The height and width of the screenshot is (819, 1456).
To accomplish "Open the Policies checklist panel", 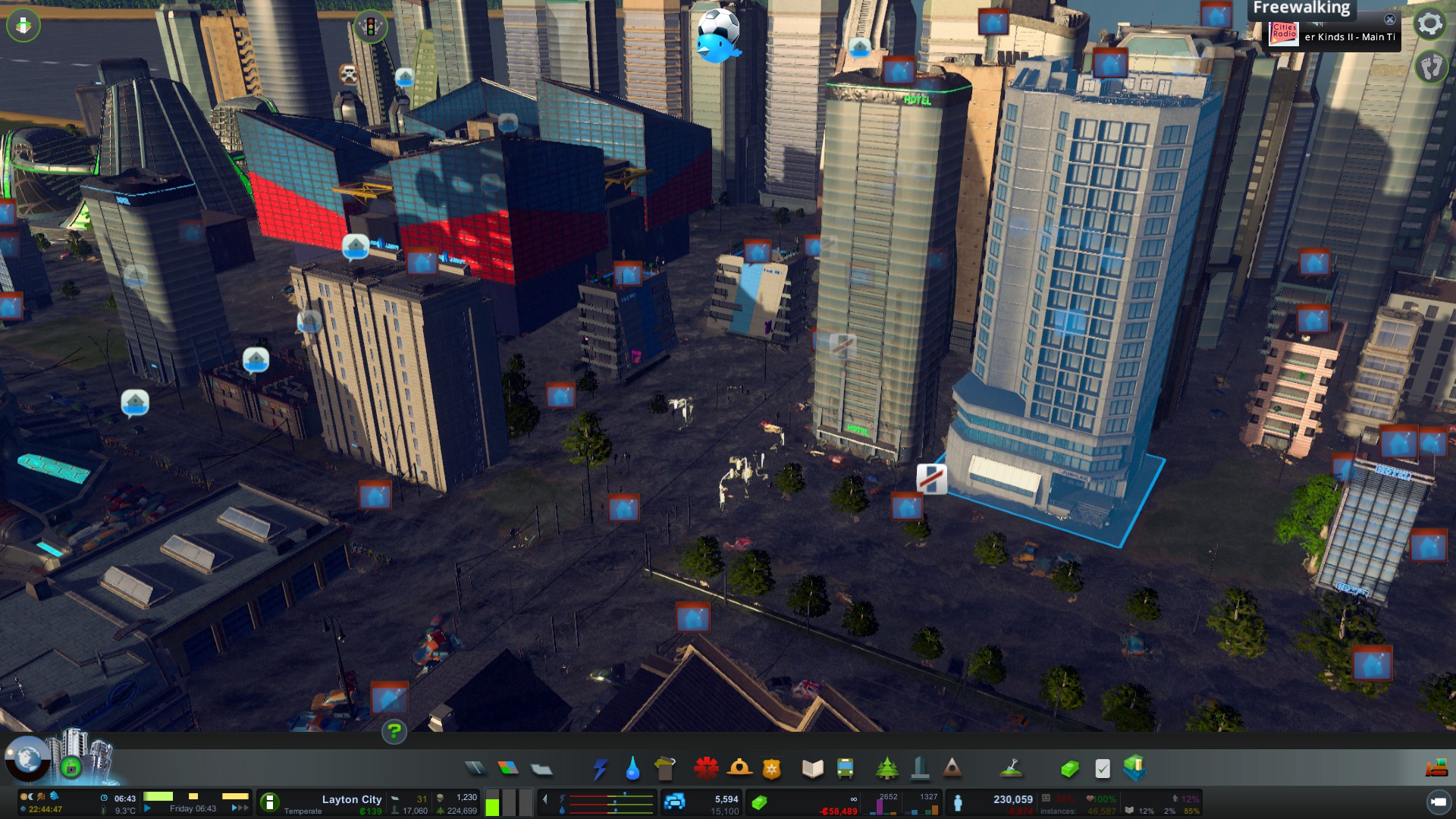I will point(1103,769).
